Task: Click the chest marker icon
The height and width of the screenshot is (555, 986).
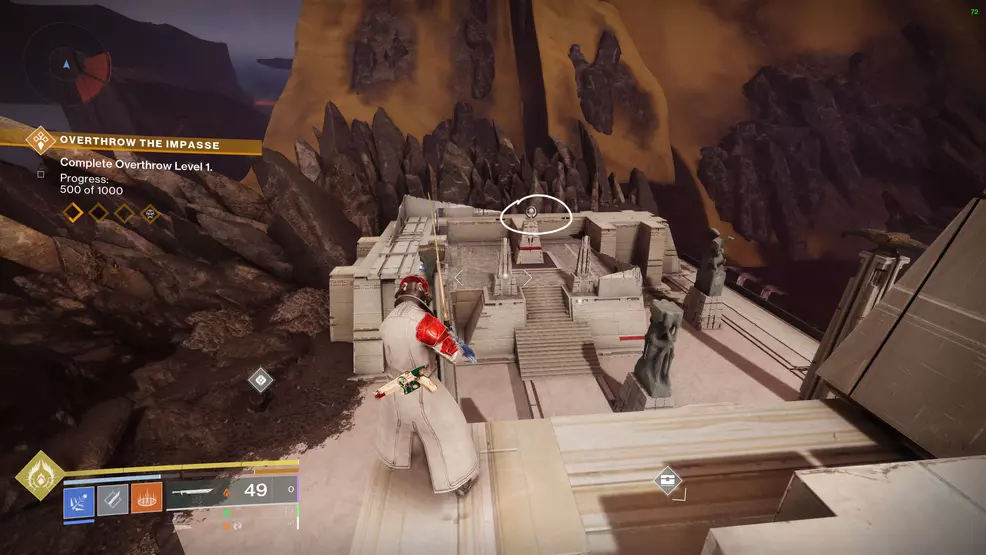Action: coord(668,482)
